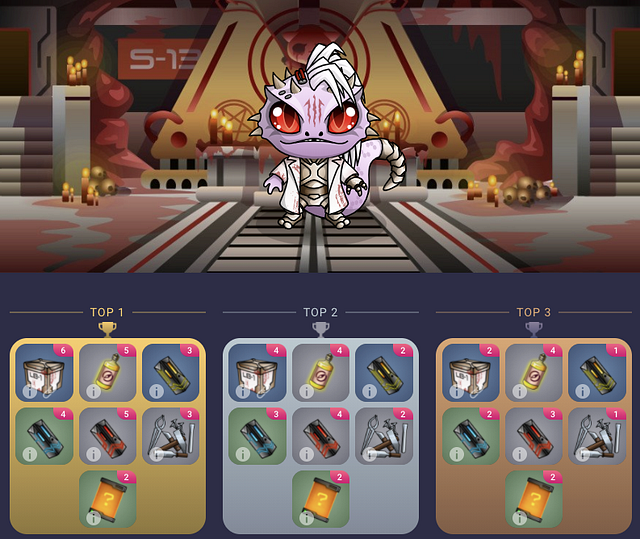
Task: Choose the red canister reward in TOP 3
Action: click(535, 435)
